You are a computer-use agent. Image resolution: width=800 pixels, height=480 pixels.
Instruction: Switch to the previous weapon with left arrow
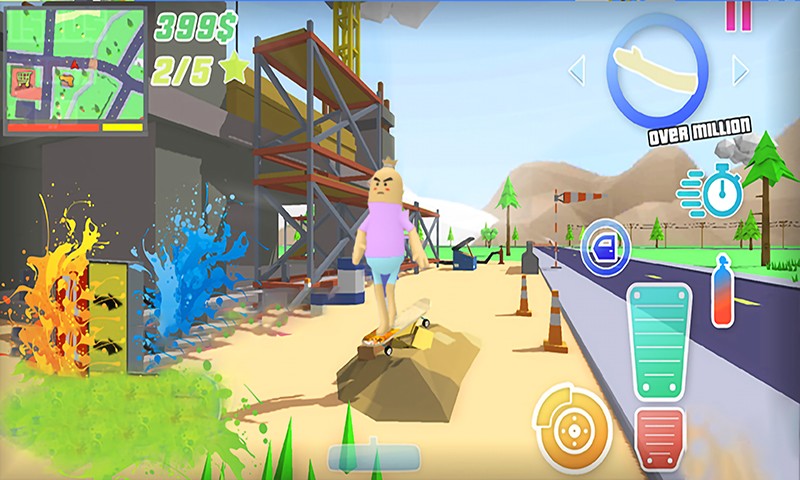click(577, 70)
